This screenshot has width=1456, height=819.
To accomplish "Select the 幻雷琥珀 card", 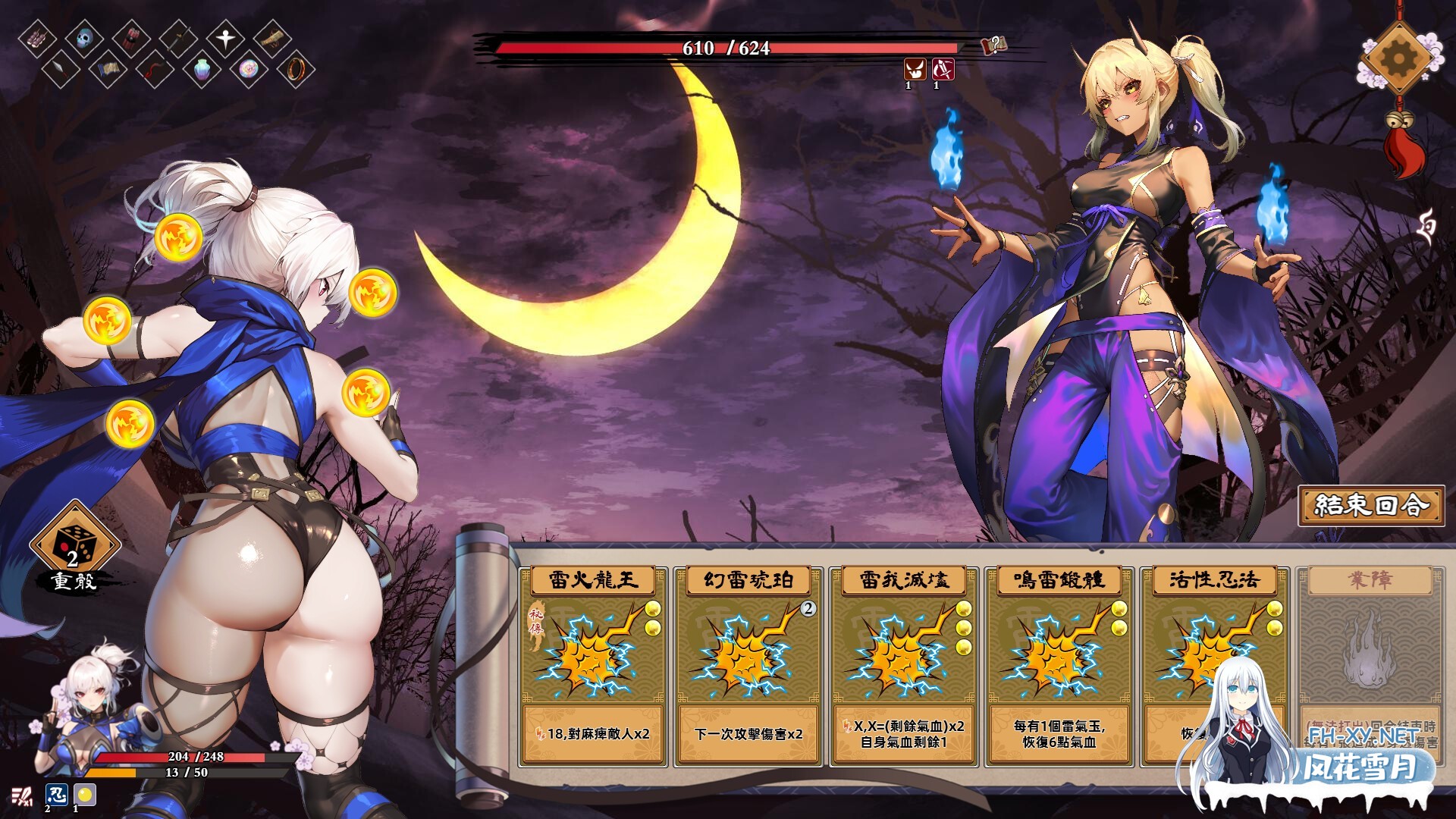I will coord(748,665).
